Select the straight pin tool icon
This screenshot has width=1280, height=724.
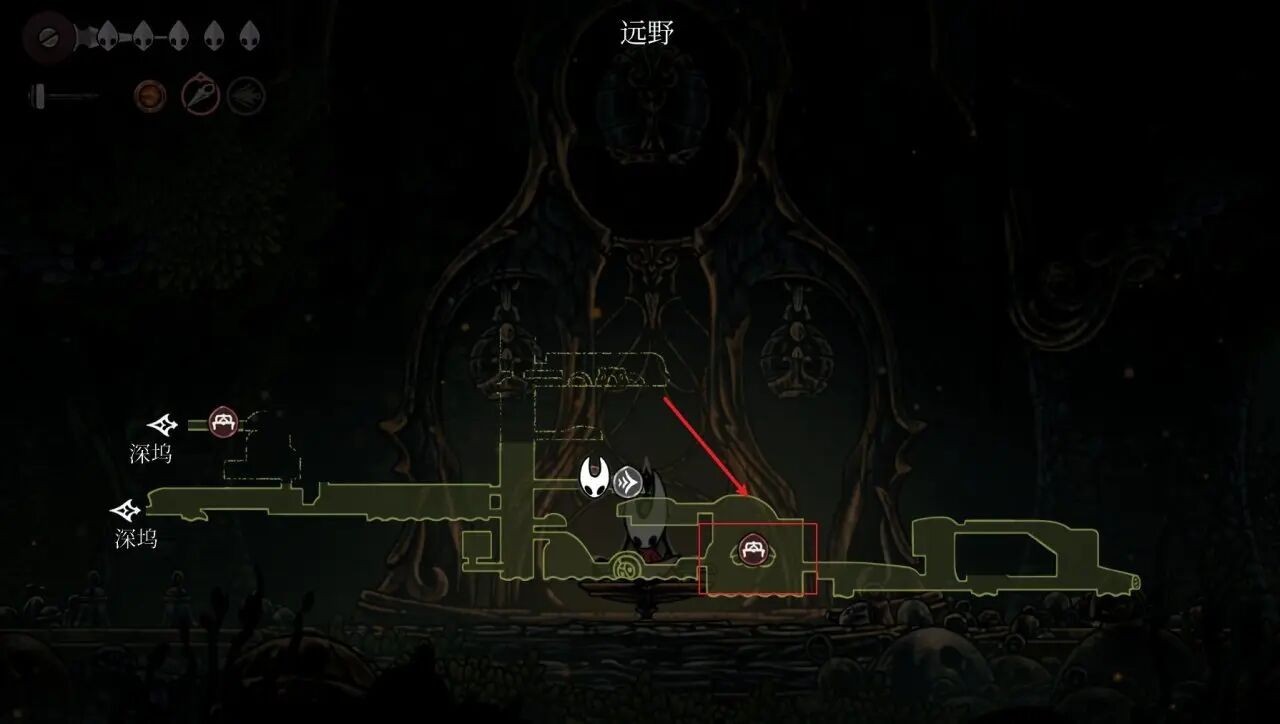point(200,94)
